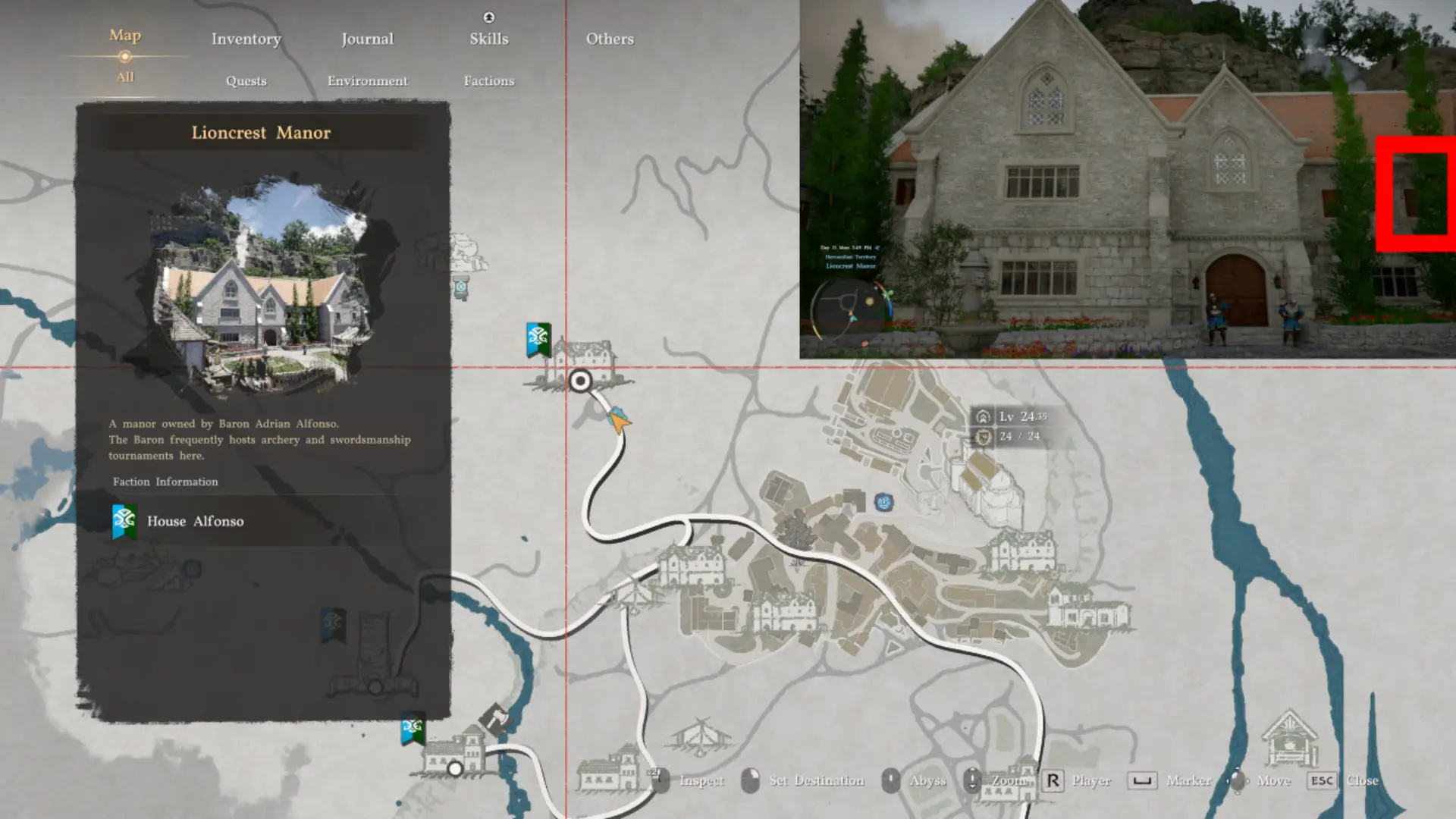Select the blue round marker in town
The width and height of the screenshot is (1456, 819).
883,502
